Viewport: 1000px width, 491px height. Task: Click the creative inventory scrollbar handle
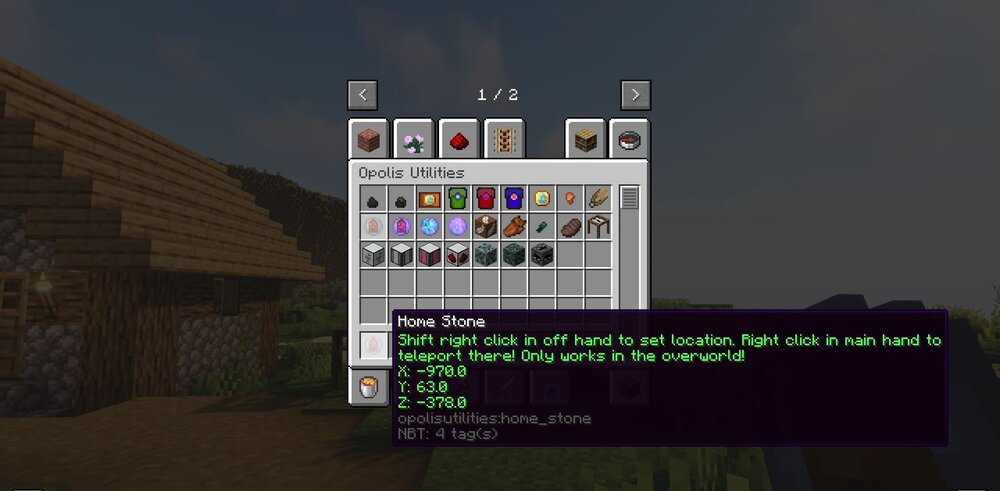pyautogui.click(x=629, y=198)
